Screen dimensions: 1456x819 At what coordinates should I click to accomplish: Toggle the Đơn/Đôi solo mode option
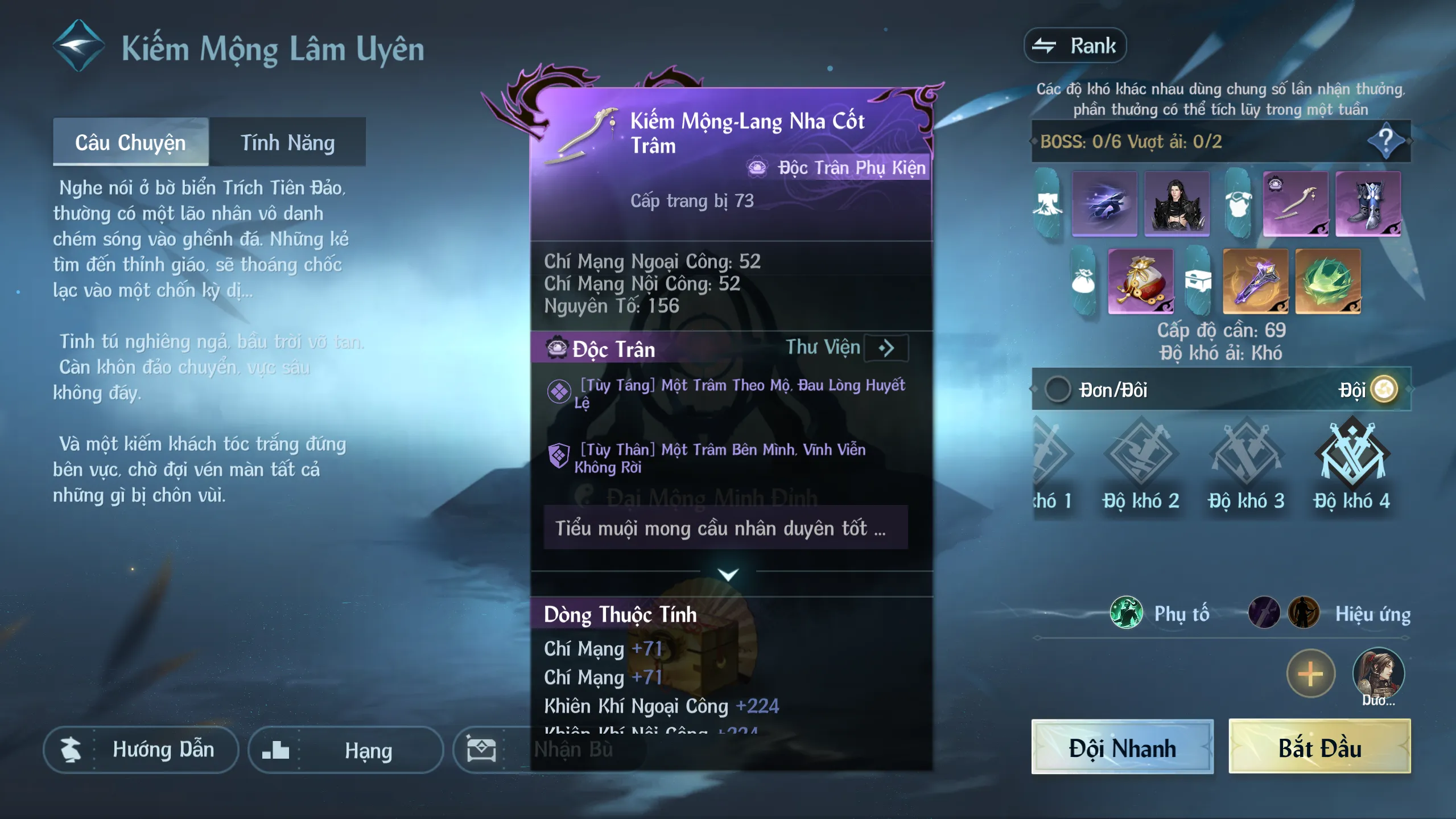[x=1058, y=390]
